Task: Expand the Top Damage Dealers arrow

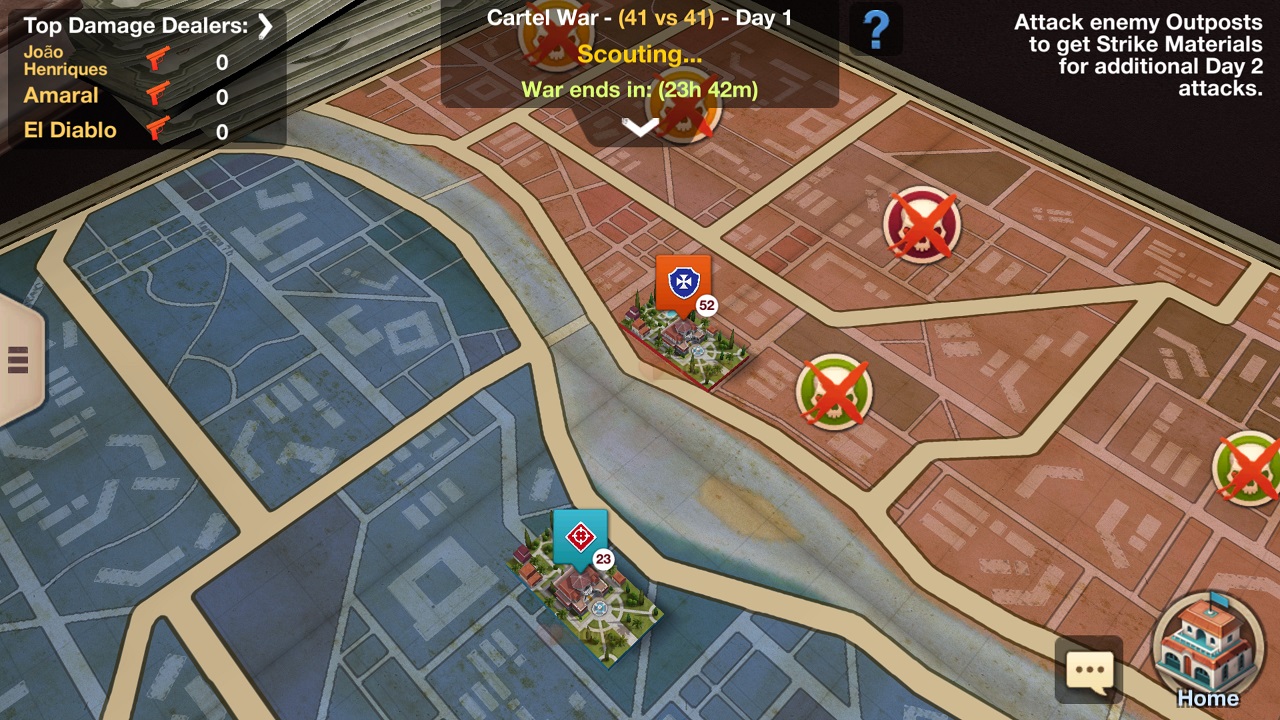Action: (265, 26)
